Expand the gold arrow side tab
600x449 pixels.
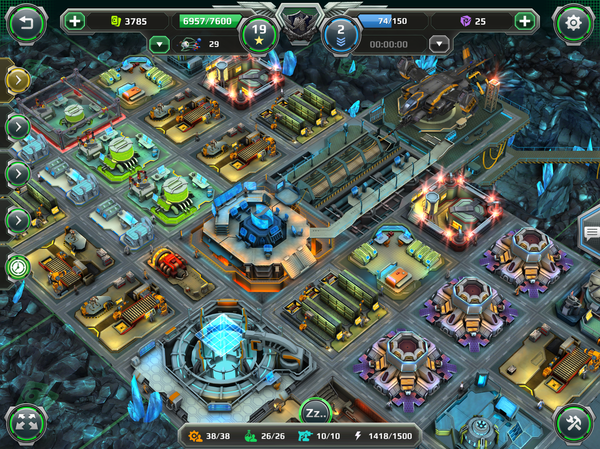tap(17, 79)
